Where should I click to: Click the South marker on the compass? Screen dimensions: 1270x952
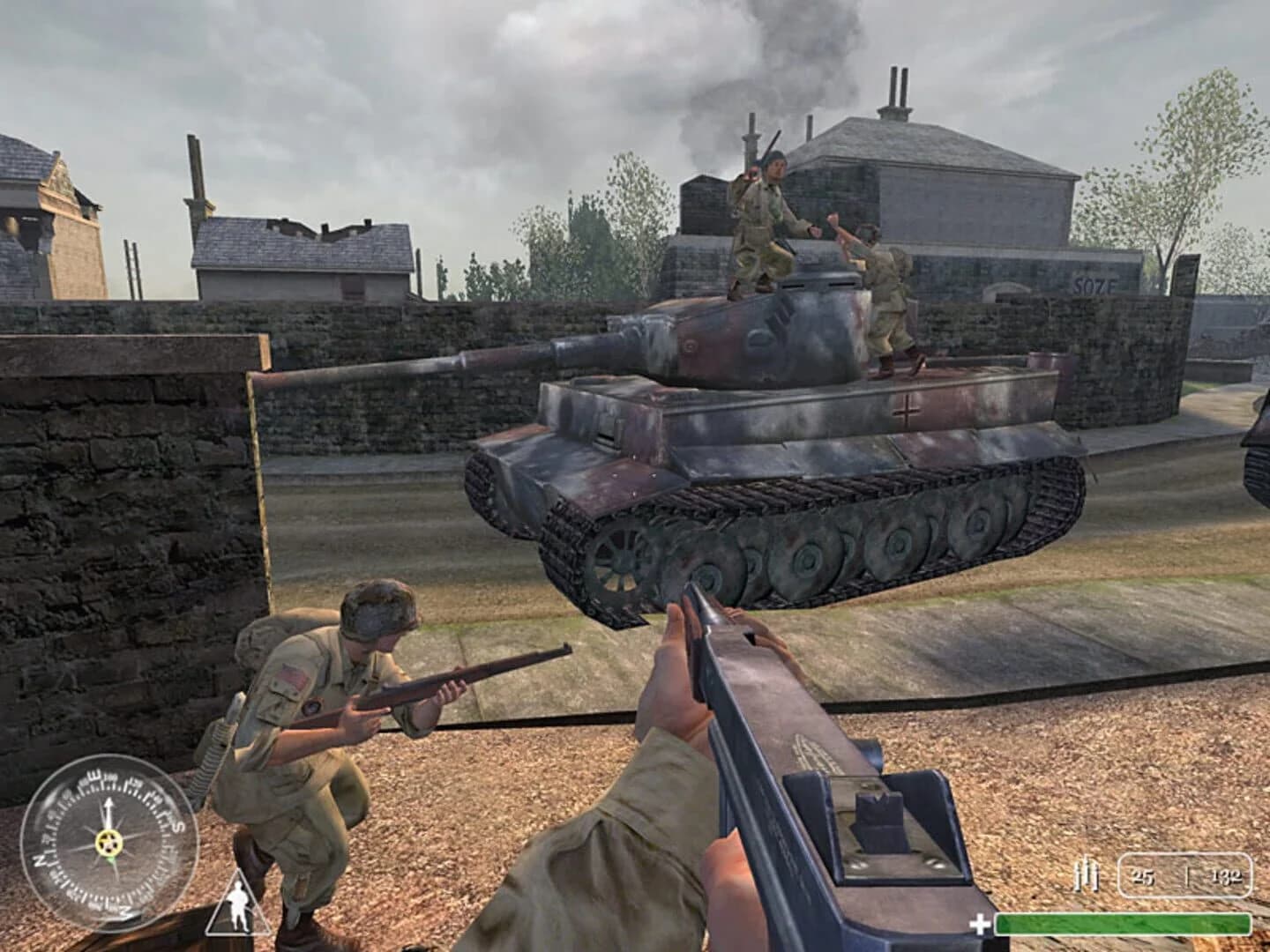tap(178, 827)
